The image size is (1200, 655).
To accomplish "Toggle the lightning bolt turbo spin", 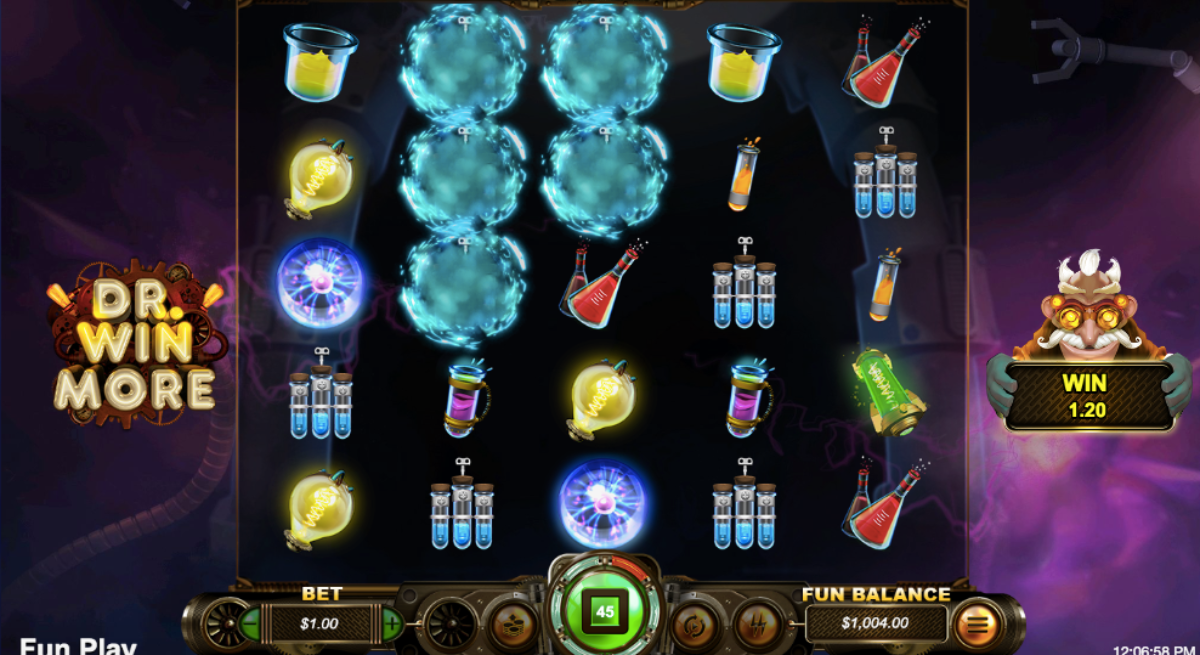I will (759, 624).
